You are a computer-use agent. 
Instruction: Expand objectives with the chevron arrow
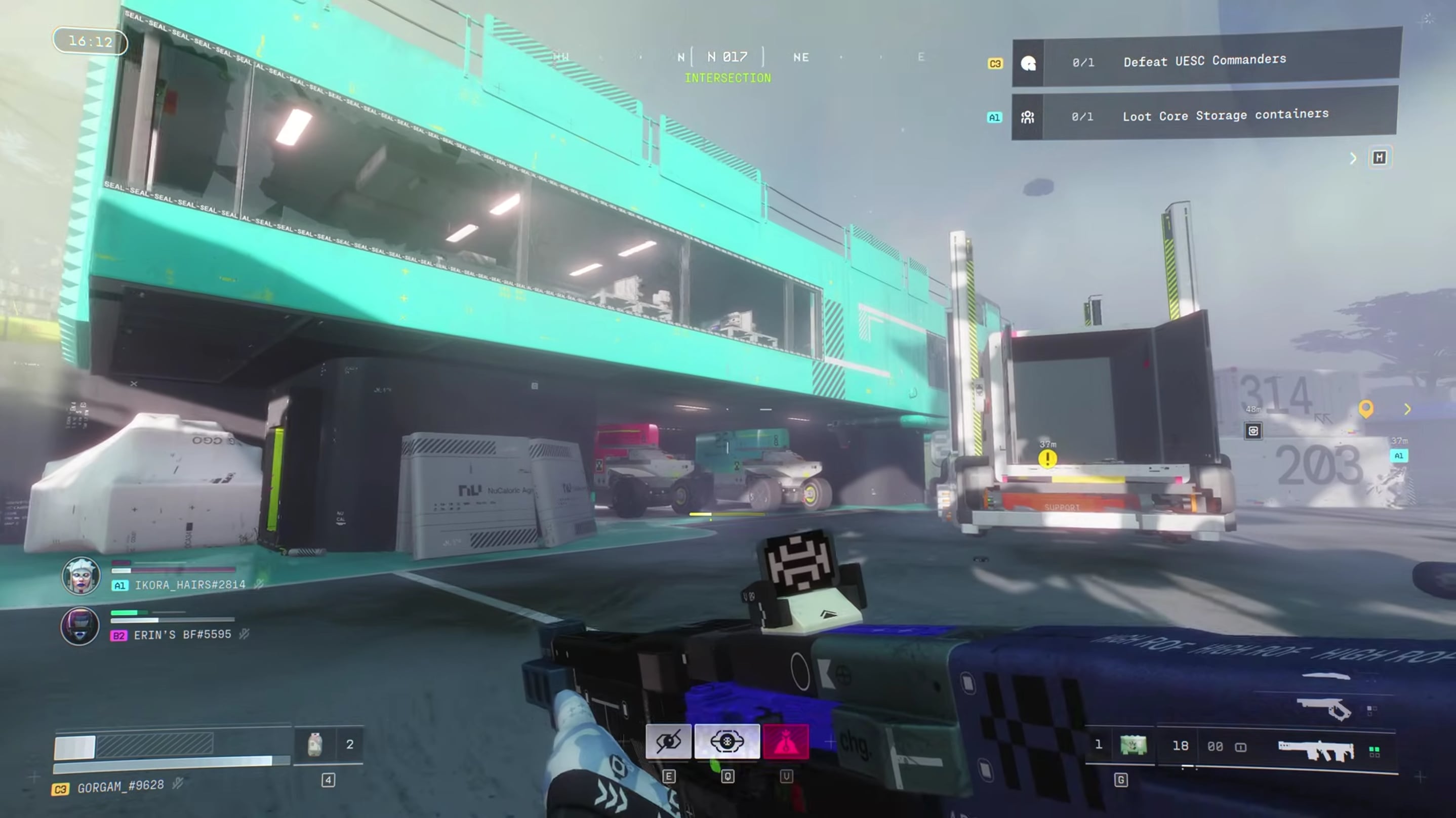tap(1353, 158)
